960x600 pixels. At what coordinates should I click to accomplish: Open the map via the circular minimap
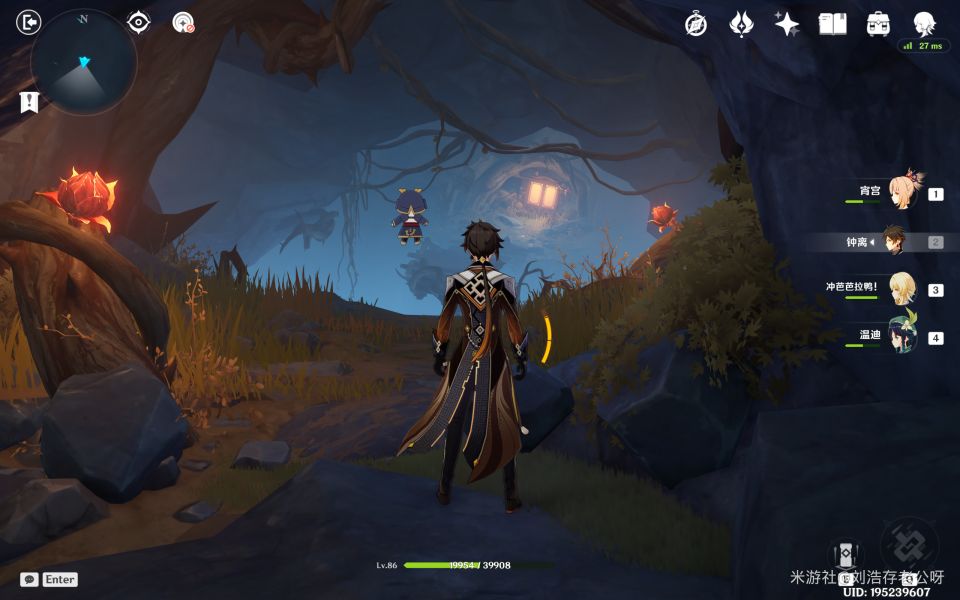click(84, 62)
